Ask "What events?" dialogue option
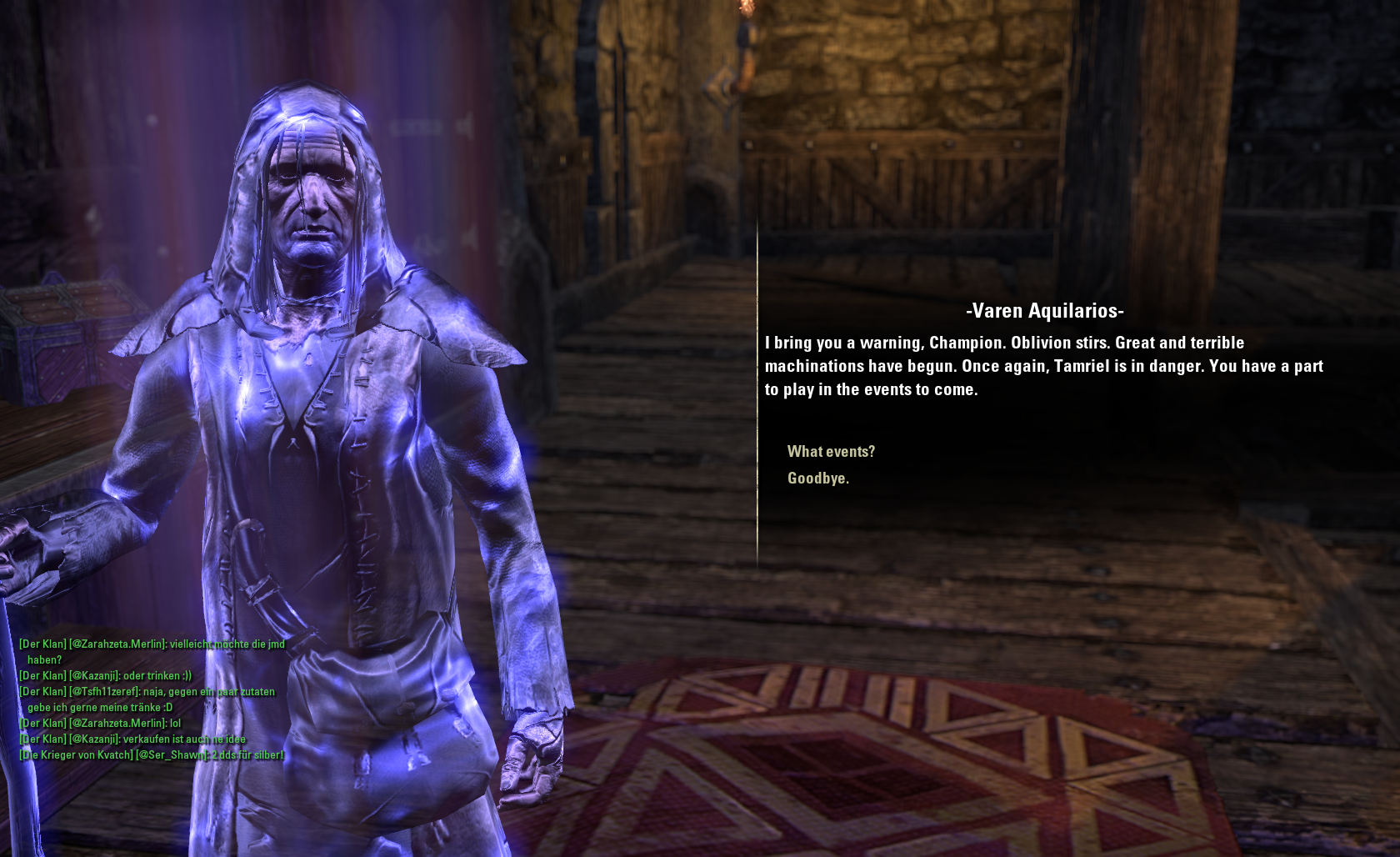The height and width of the screenshot is (857, 1400). pos(831,451)
